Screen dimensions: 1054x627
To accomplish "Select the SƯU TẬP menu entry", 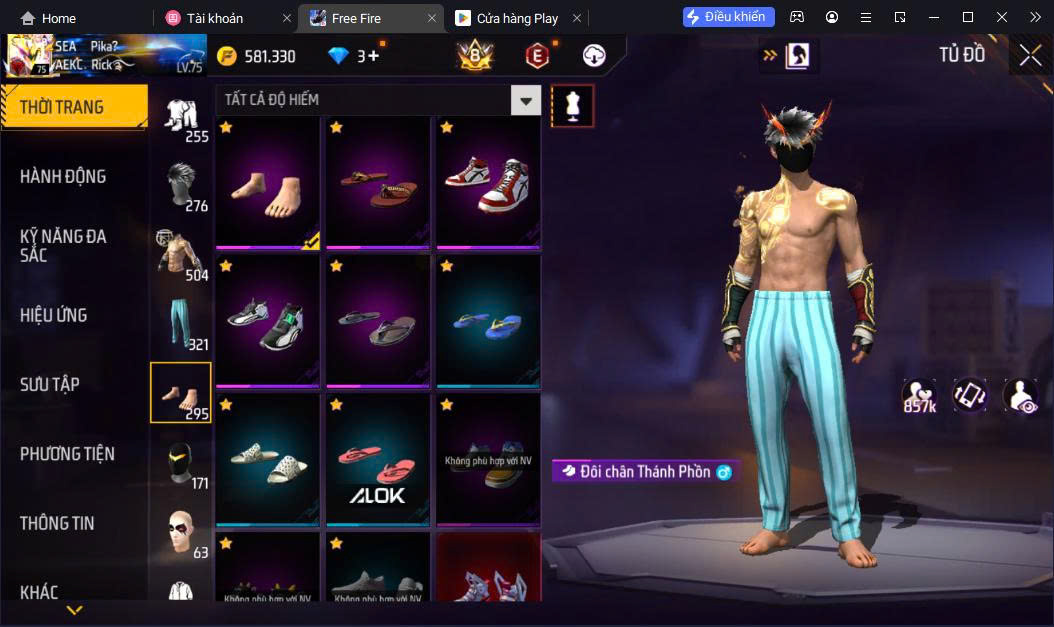I will pyautogui.click(x=50, y=384).
